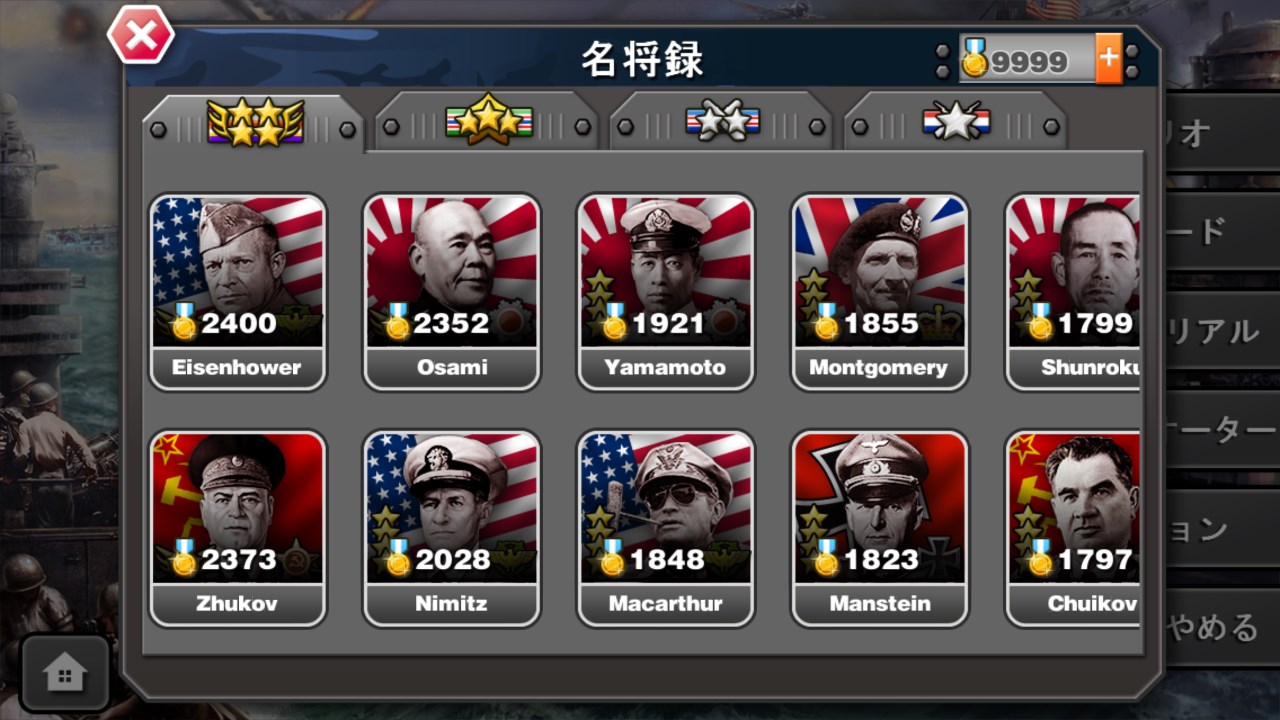Close the 名将録 general roster window
1280x720 pixels.
click(x=140, y=34)
